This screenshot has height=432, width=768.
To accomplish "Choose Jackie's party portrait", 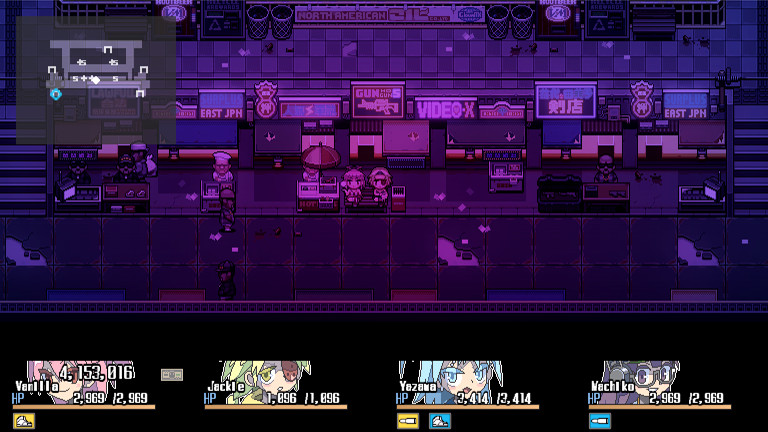I will click(x=262, y=378).
